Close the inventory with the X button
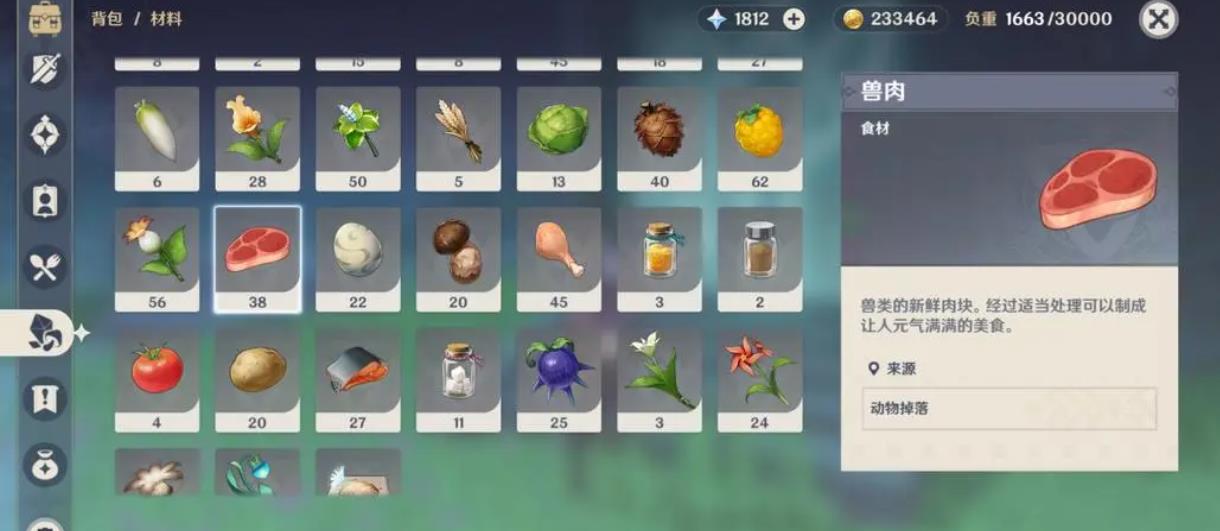The height and width of the screenshot is (531, 1220). (x=1158, y=19)
